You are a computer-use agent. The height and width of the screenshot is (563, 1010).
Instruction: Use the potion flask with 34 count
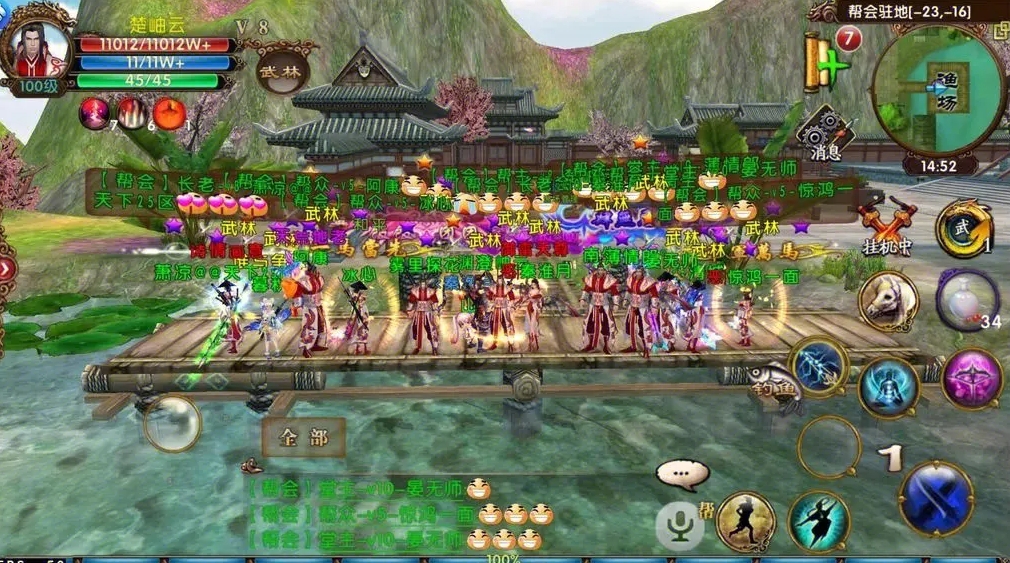pyautogui.click(x=967, y=298)
